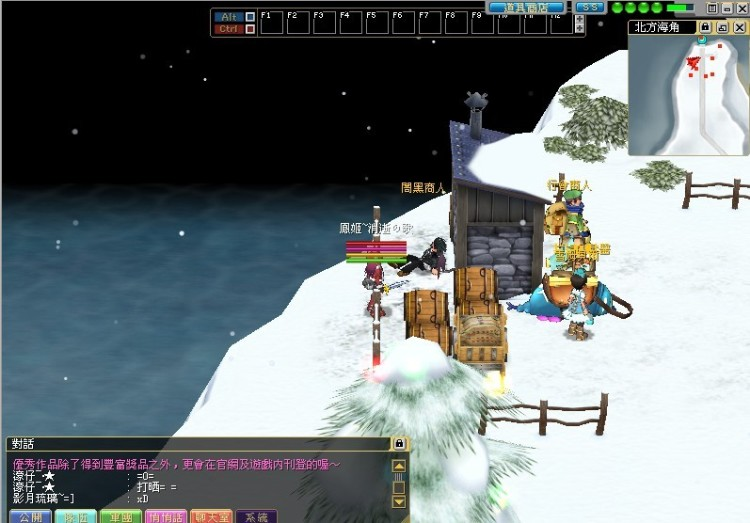Switch to the 悄悄話 whisper chat tab
This screenshot has width=750, height=523.
pos(166,517)
